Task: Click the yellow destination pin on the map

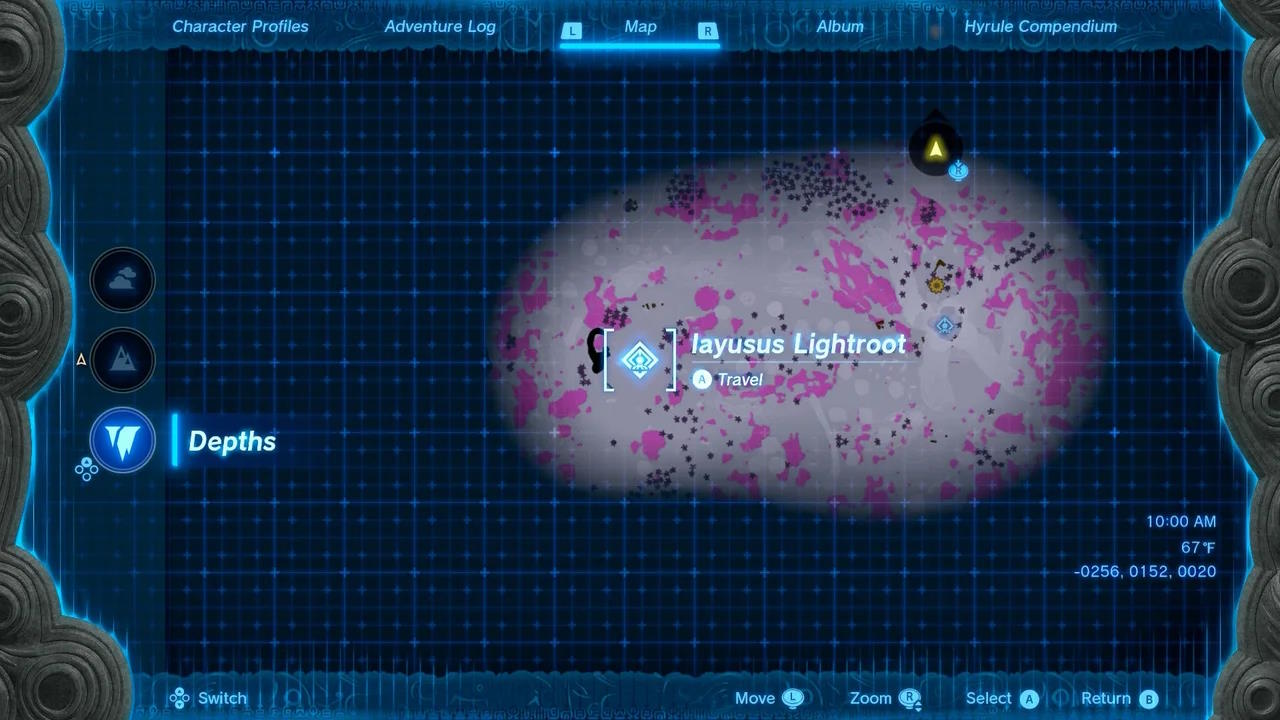Action: (x=936, y=148)
